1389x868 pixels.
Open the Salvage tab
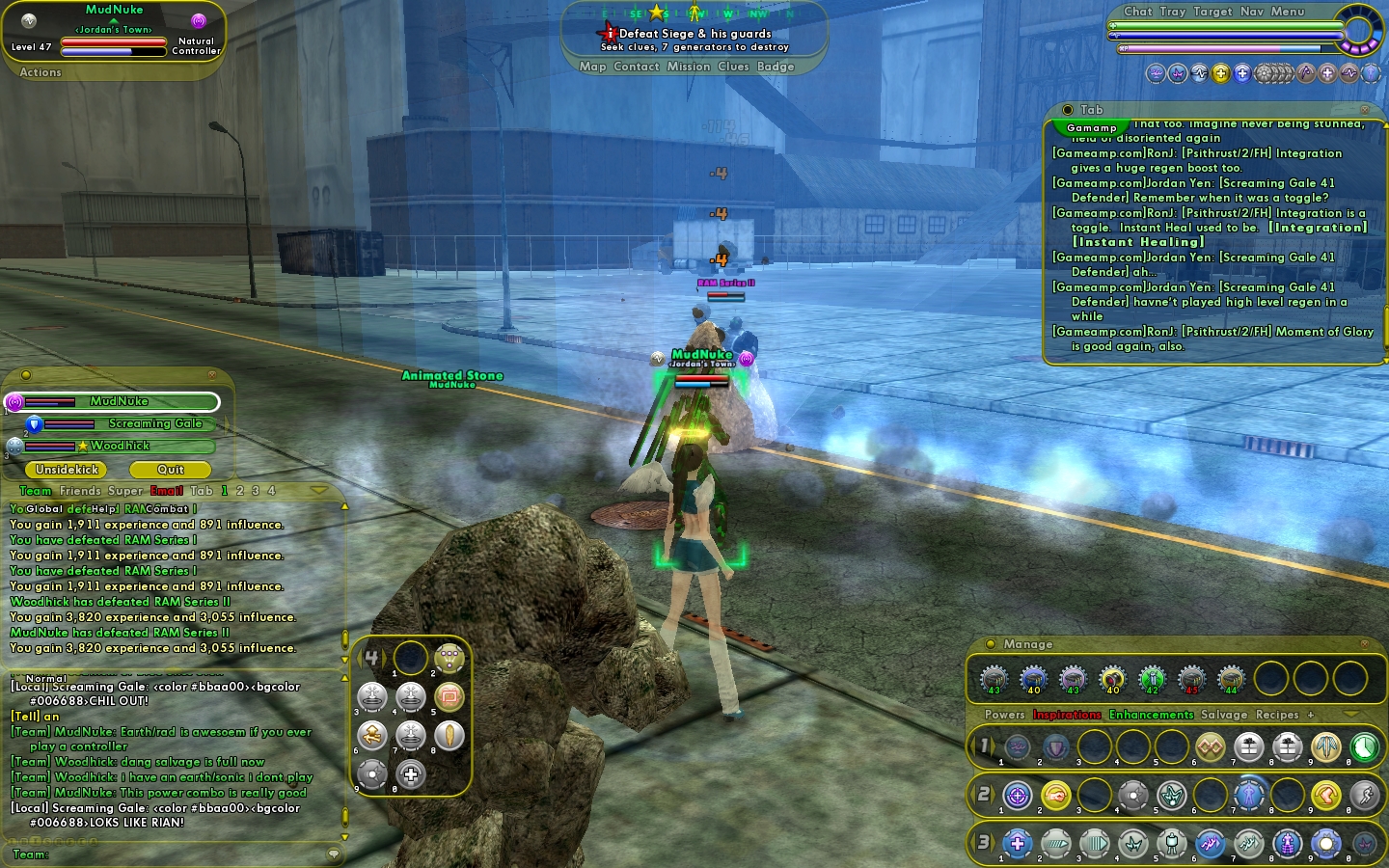tap(1223, 715)
